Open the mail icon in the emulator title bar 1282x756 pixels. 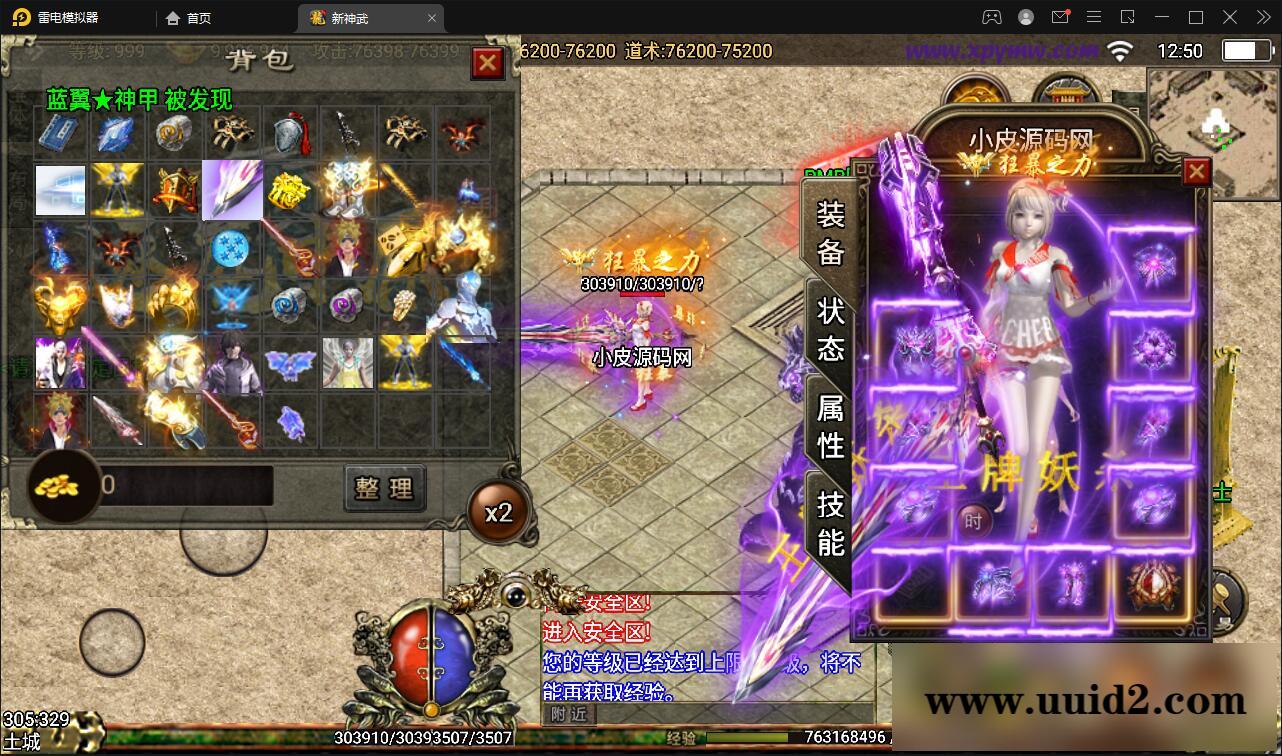point(1061,17)
